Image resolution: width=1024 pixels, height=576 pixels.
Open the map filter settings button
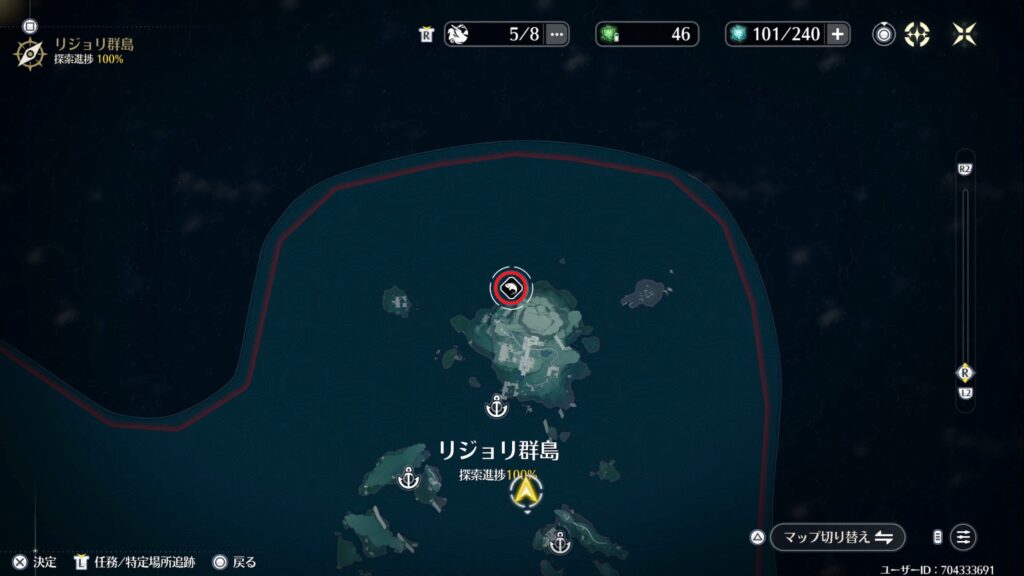(x=963, y=537)
